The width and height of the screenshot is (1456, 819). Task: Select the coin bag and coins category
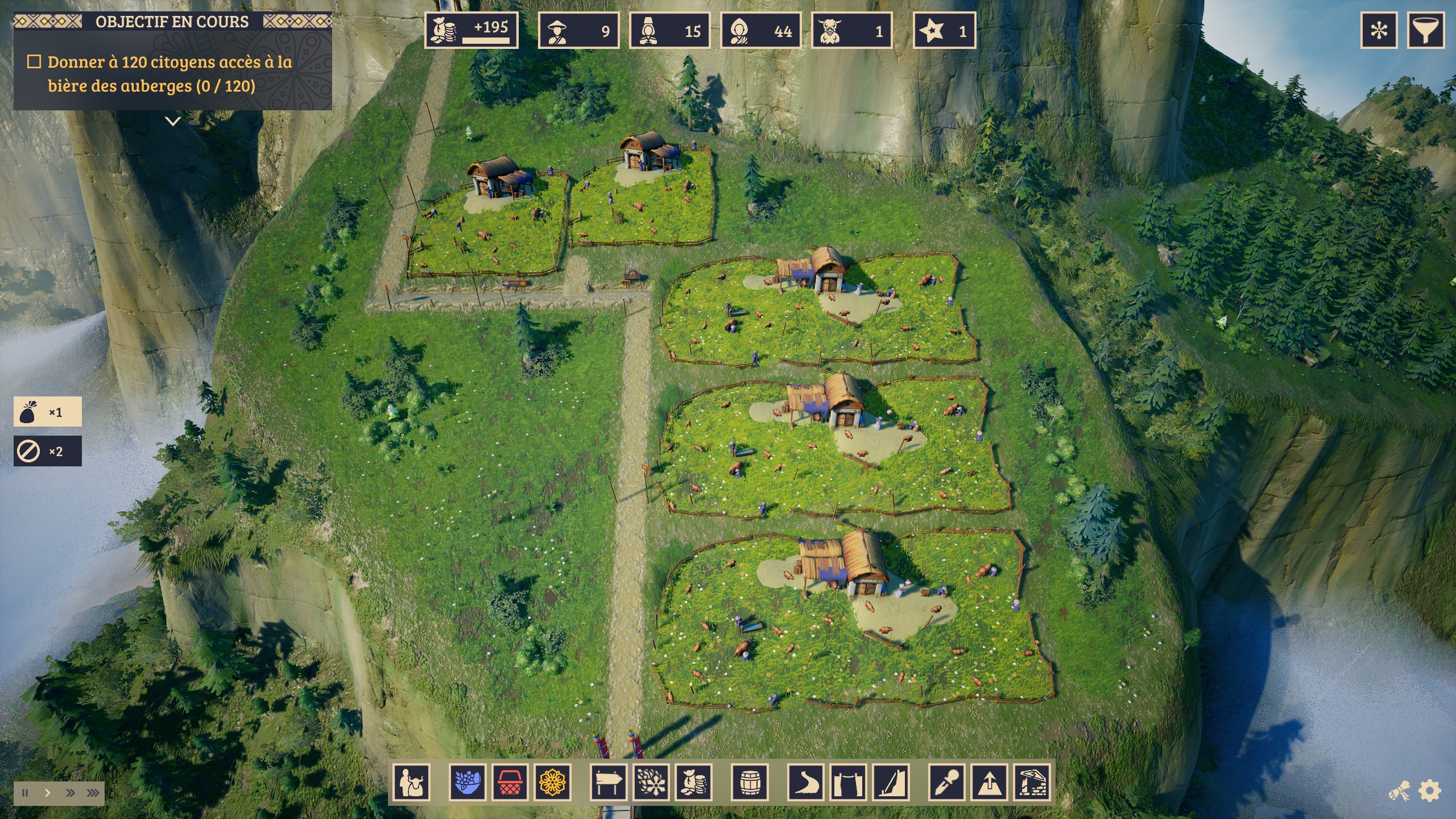(x=694, y=782)
